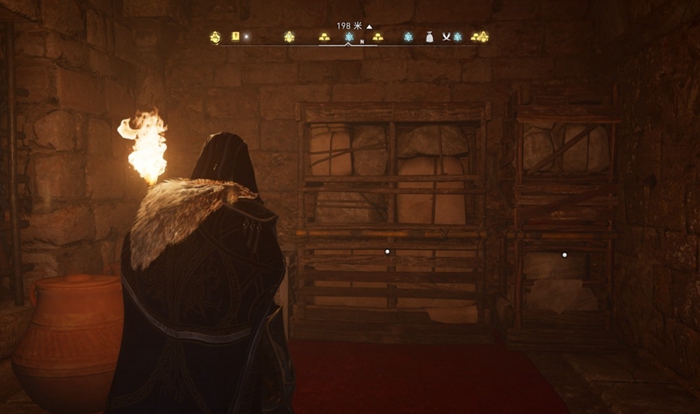Image resolution: width=700 pixels, height=414 pixels.
Task: Choose the blue marker at the compass centre
Action: pos(350,37)
